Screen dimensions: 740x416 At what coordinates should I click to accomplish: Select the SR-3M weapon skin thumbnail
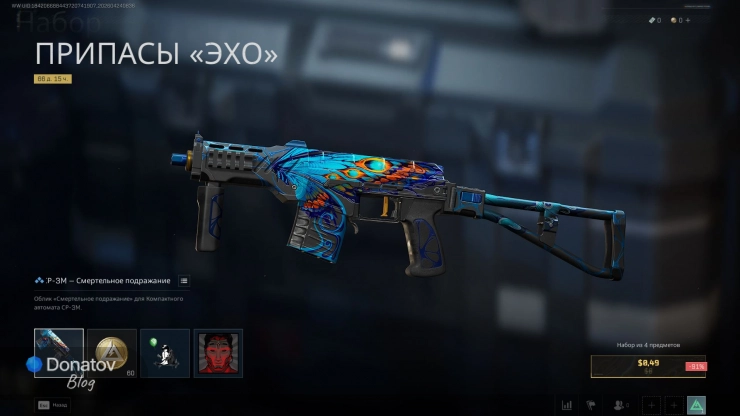59,353
